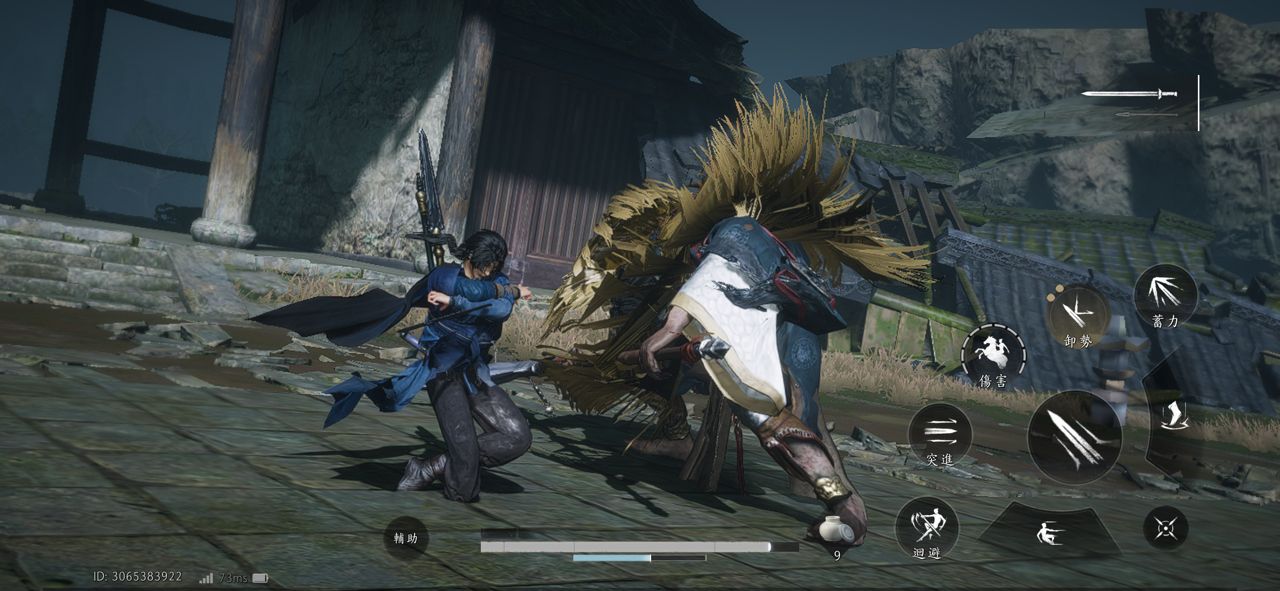Tap the sliding figure button
This screenshot has height=591, width=1280.
[1049, 530]
